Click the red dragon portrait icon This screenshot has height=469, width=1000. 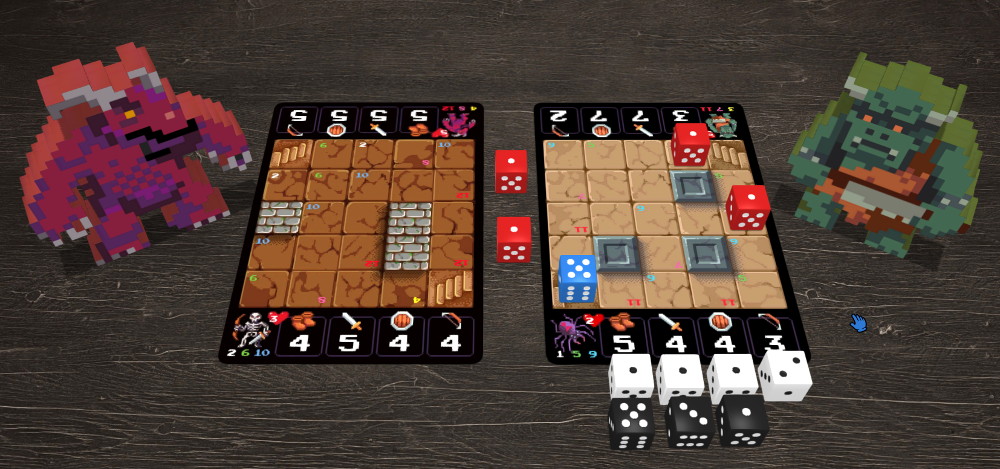click(456, 122)
